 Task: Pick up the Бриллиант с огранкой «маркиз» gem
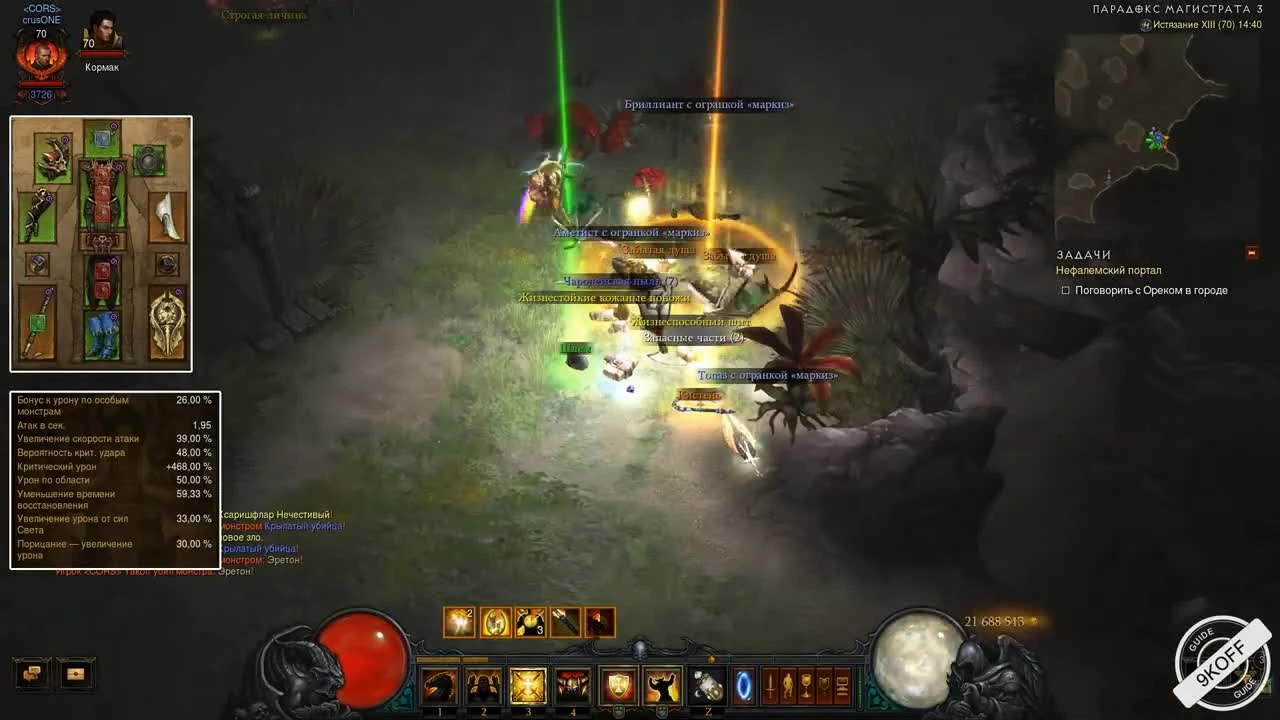[x=708, y=103]
